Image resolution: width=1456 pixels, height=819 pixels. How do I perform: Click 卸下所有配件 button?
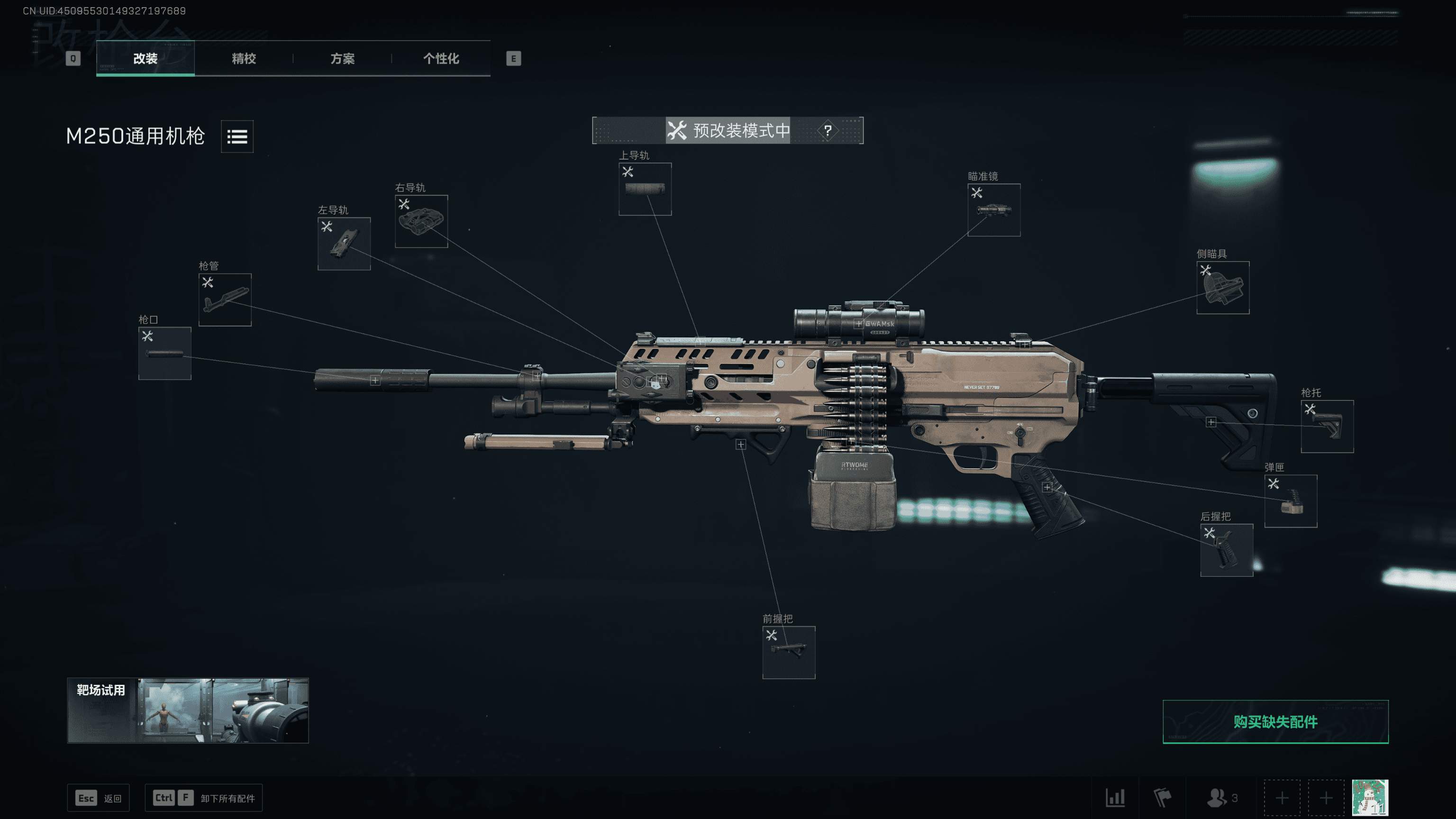coord(203,798)
